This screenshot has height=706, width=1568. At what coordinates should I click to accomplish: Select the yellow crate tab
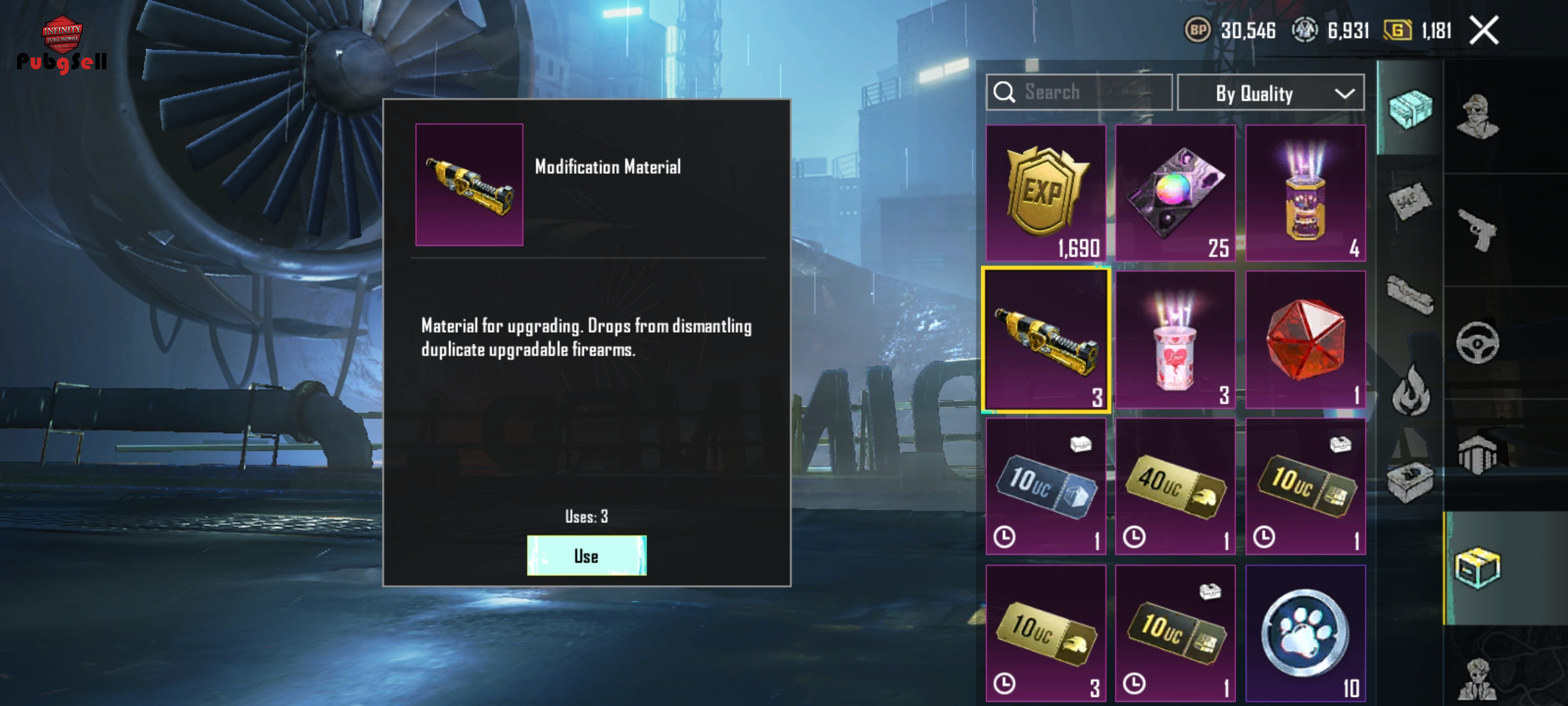[1478, 567]
